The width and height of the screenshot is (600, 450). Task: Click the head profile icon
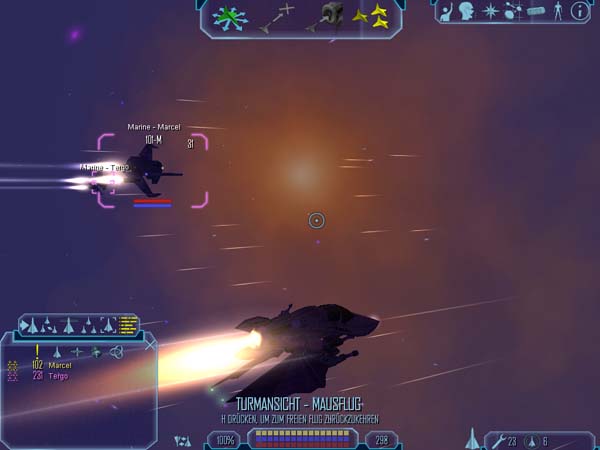(x=467, y=12)
